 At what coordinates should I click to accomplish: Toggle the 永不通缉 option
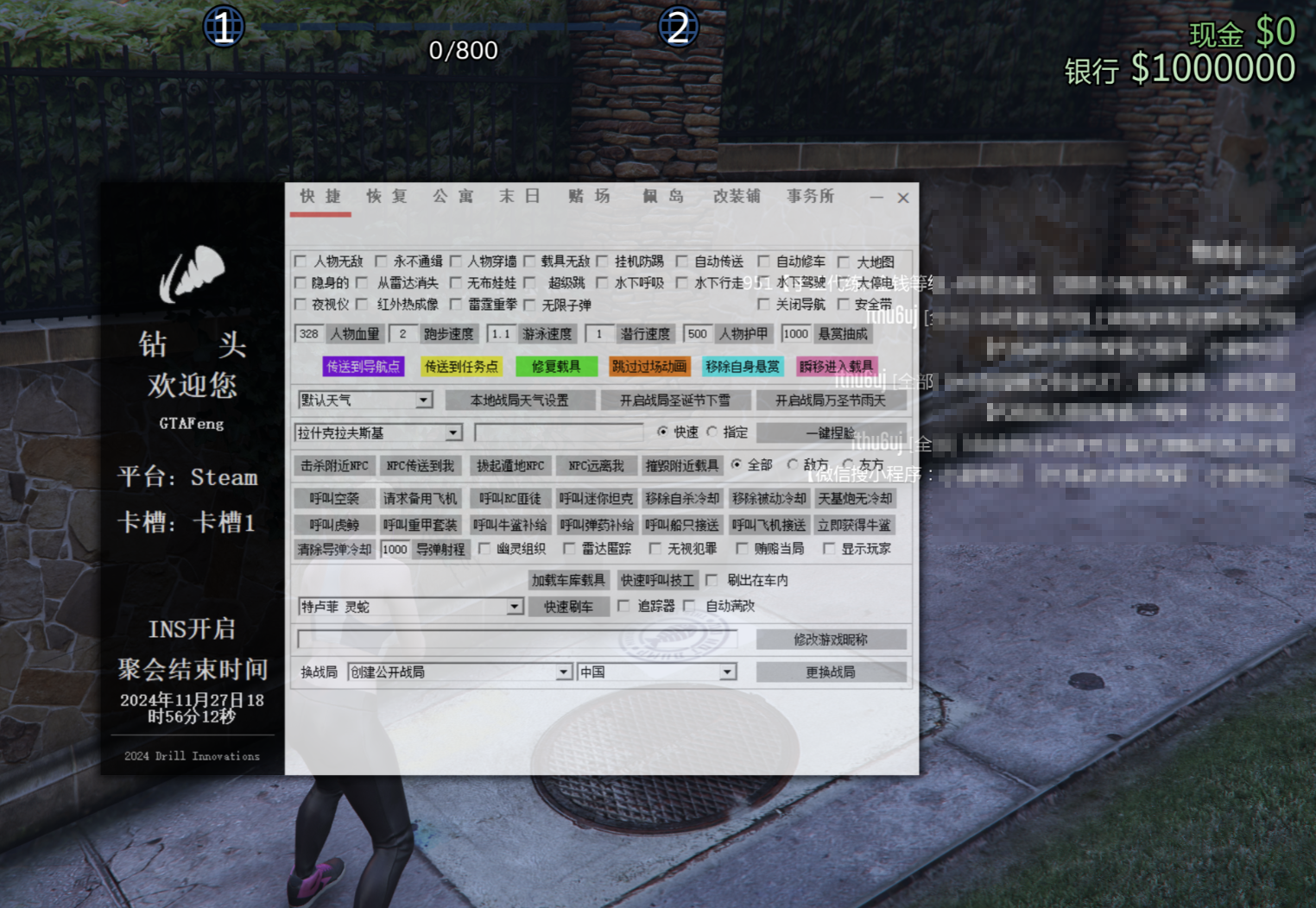(381, 261)
